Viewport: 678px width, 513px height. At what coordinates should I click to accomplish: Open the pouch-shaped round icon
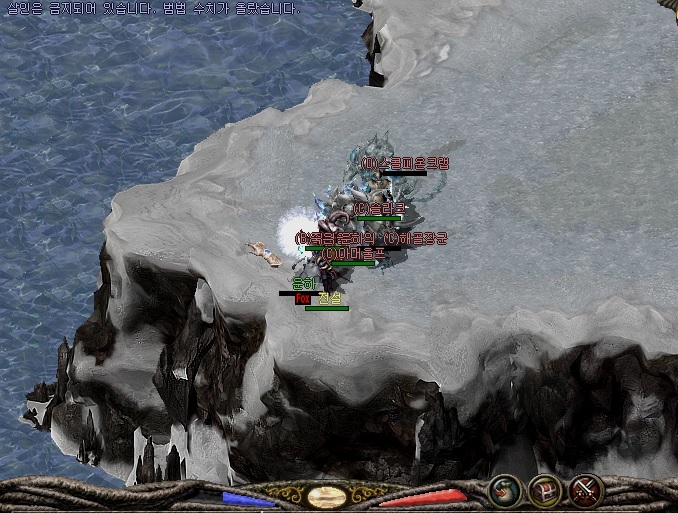coord(506,490)
